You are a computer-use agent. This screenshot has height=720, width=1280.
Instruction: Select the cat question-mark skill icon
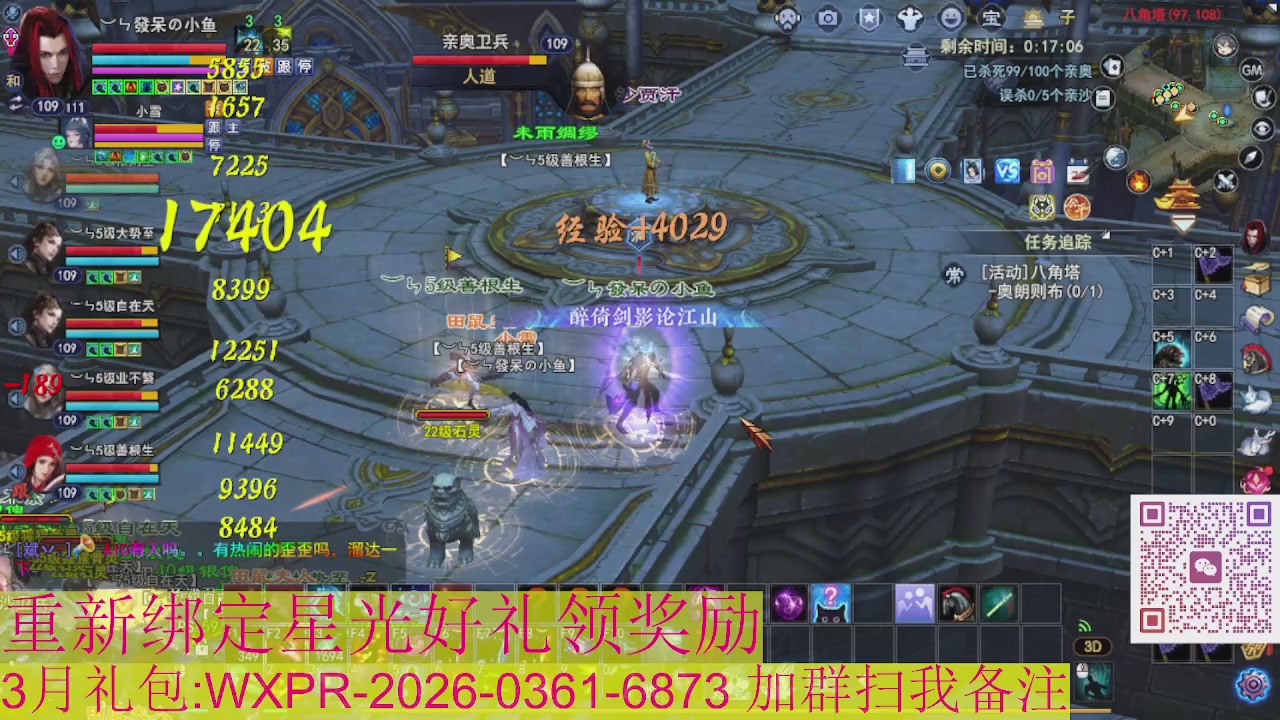click(831, 601)
